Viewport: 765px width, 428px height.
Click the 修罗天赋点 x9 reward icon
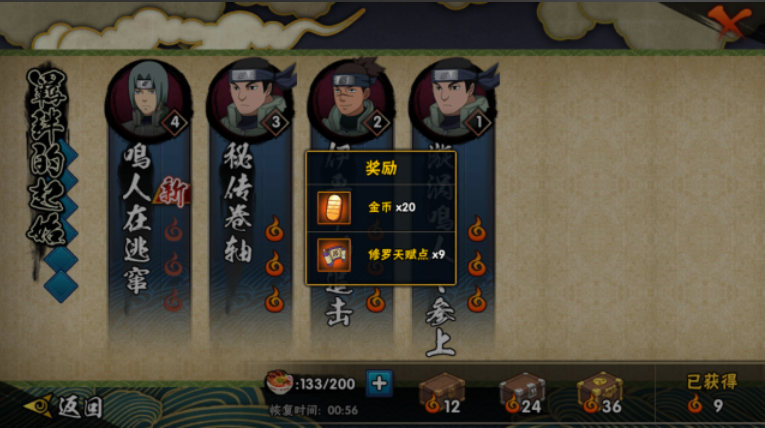333,253
